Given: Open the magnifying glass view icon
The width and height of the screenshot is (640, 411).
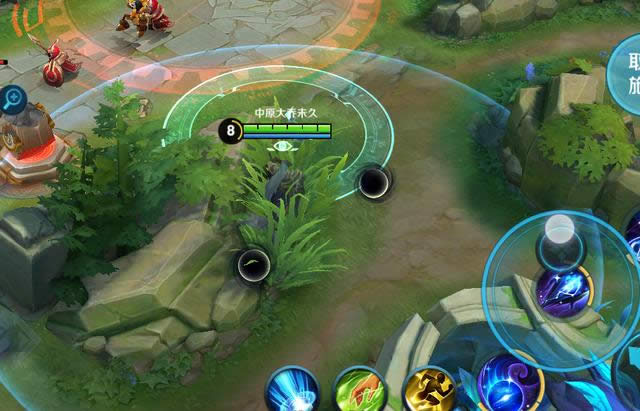Looking at the screenshot, I should click(x=14, y=98).
